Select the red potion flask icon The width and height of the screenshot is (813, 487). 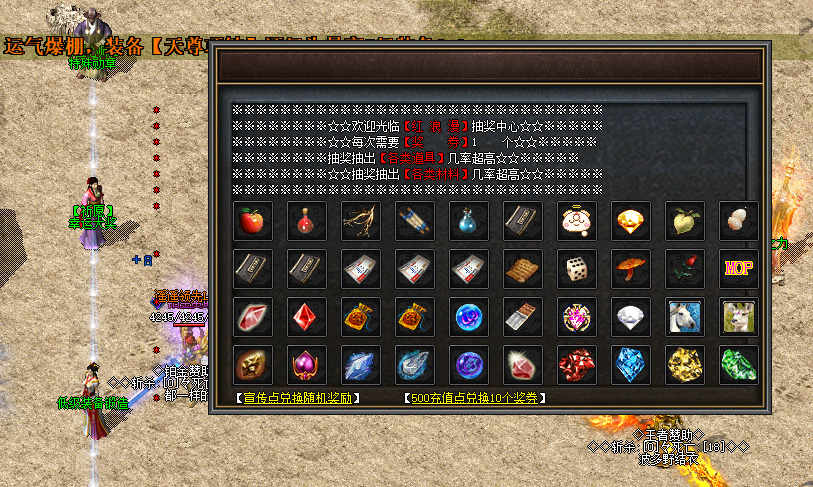coord(307,221)
